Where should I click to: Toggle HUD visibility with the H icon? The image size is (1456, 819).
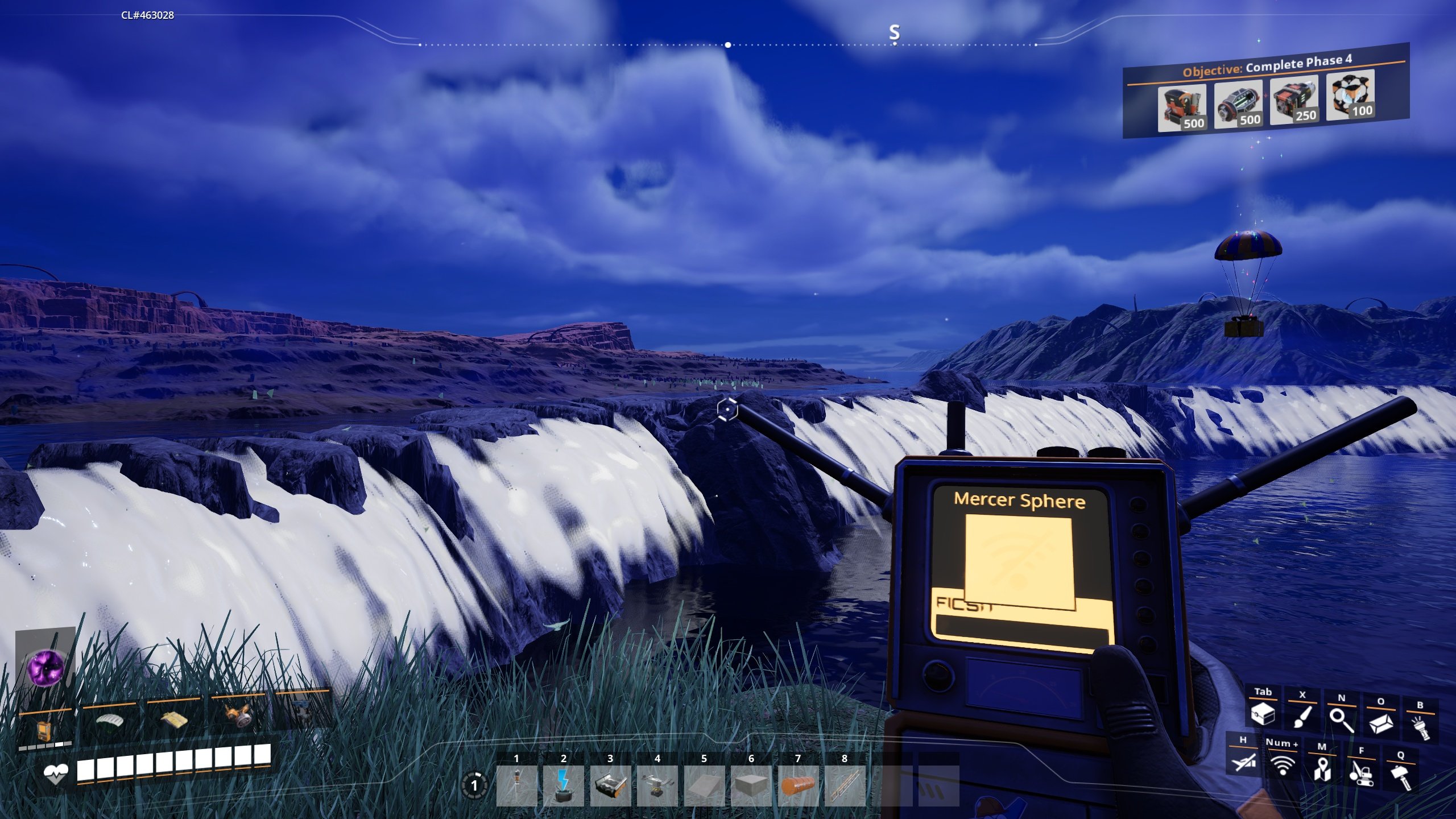coord(1244,763)
